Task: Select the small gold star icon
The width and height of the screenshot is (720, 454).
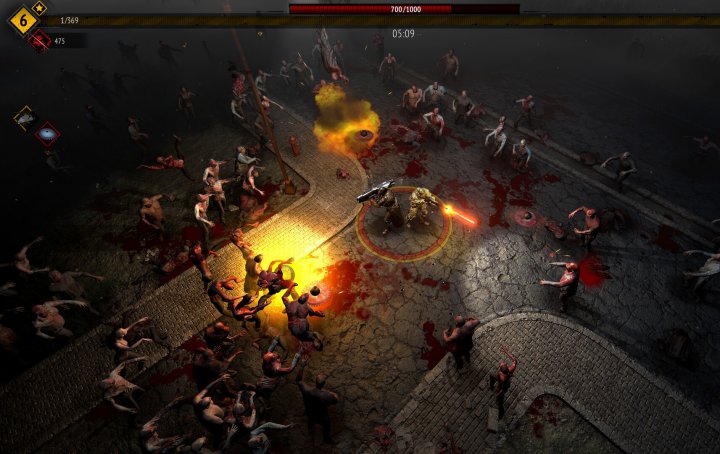Action: tap(40, 8)
